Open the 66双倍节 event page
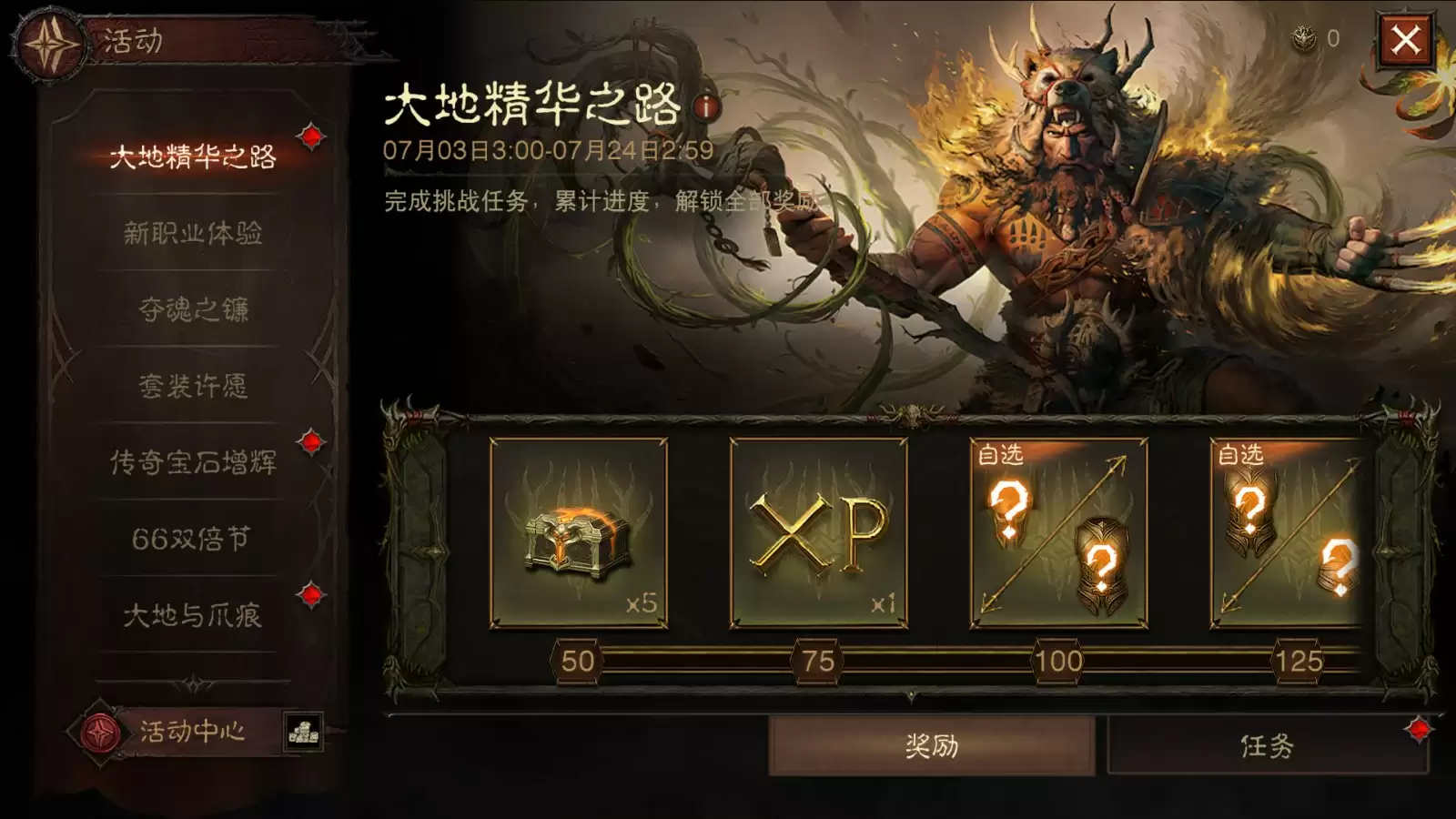The height and width of the screenshot is (819, 1456). [x=193, y=537]
